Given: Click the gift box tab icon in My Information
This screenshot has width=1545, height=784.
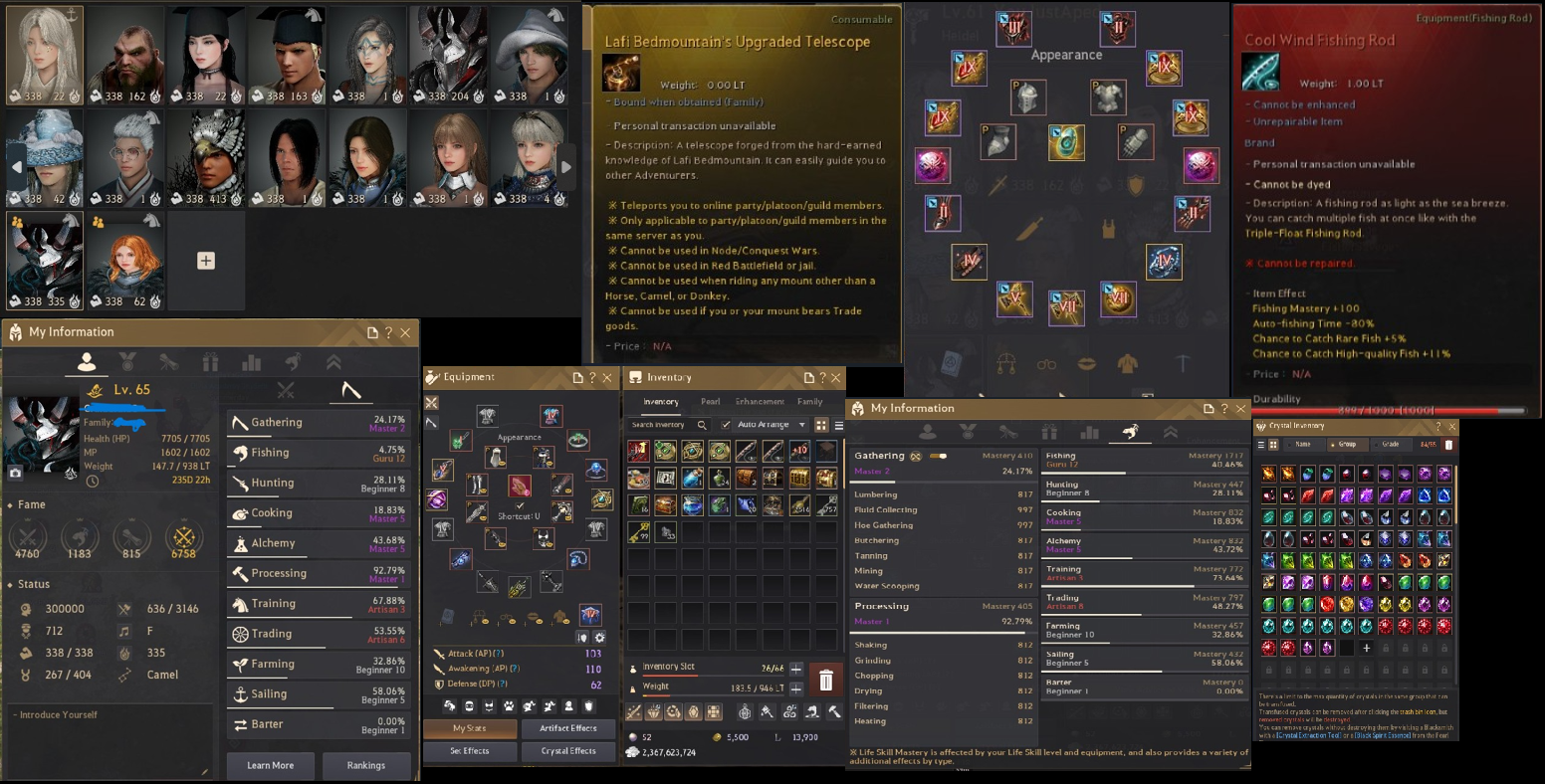Looking at the screenshot, I should pos(210,363).
